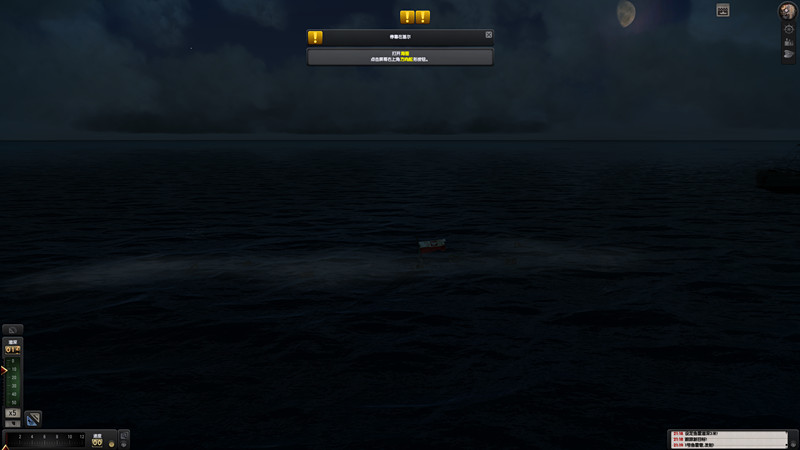Click the left yellow exclamation alert icon

coord(407,17)
